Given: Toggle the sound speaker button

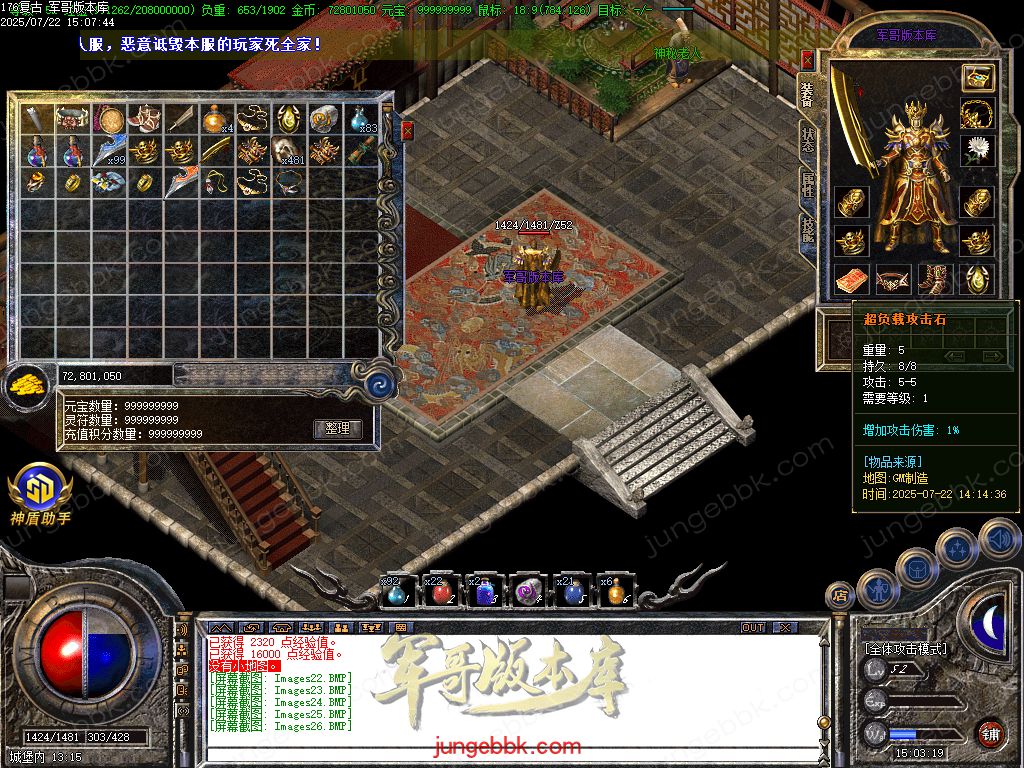Looking at the screenshot, I should (999, 541).
